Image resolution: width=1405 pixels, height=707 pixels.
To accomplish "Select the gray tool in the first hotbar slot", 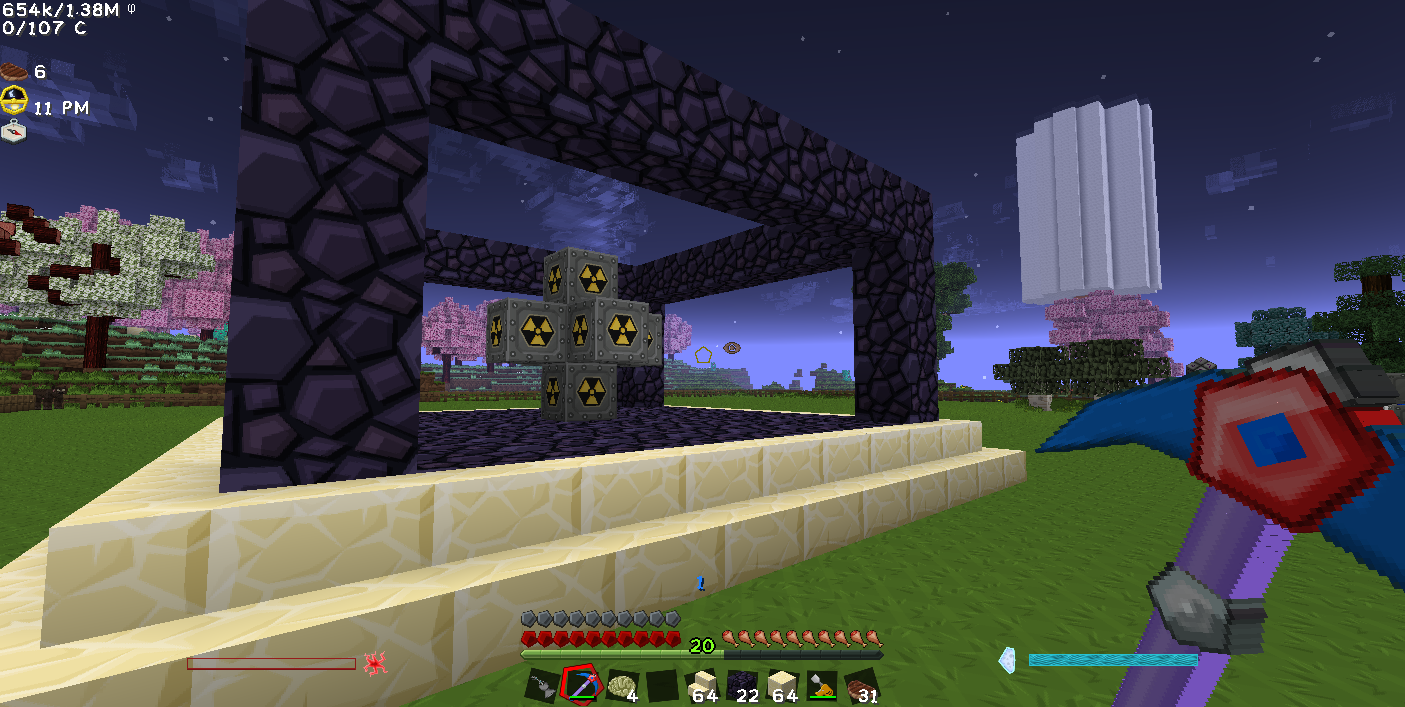I will point(541,686).
